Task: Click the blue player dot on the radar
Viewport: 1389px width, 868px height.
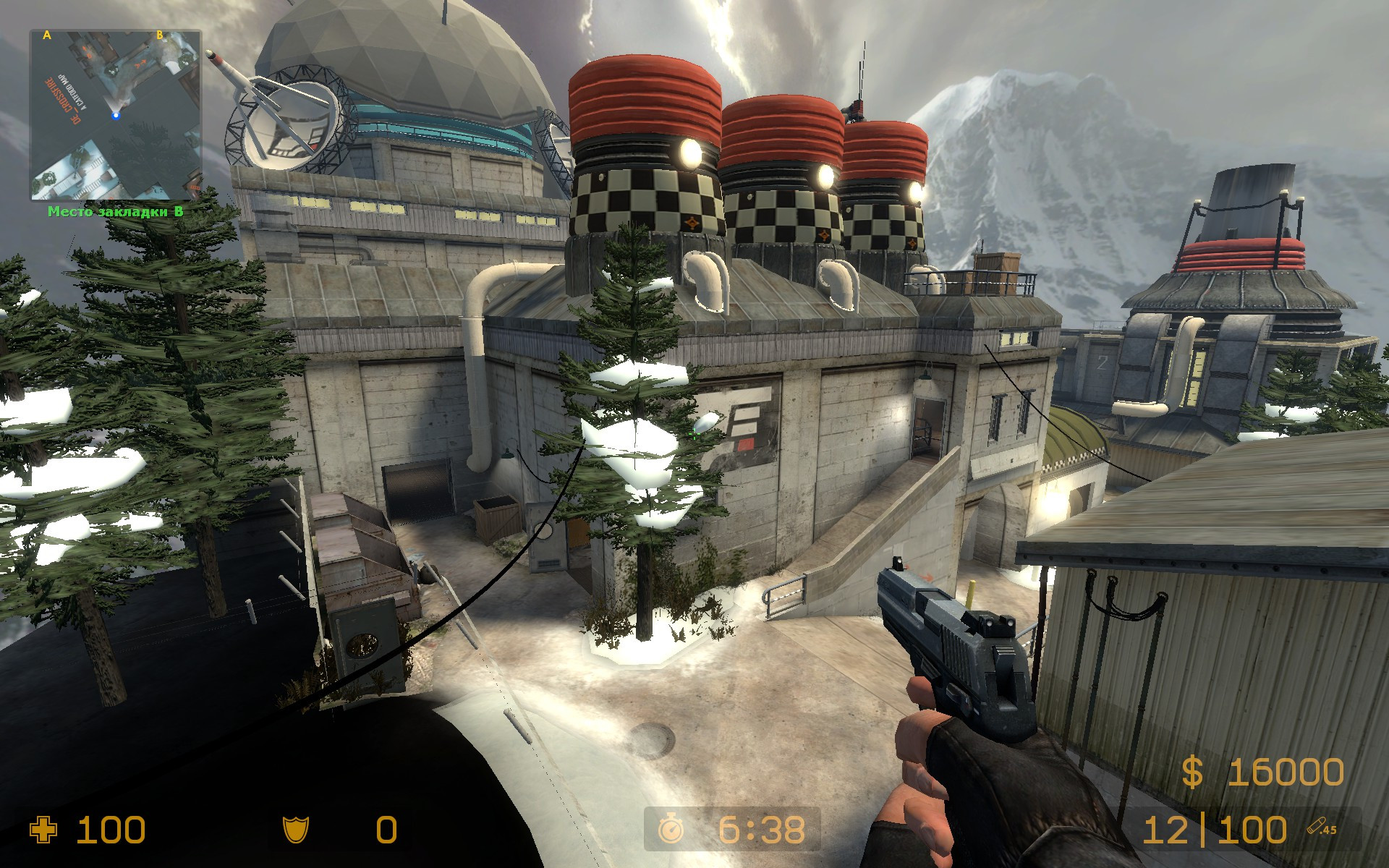Action: point(116,116)
